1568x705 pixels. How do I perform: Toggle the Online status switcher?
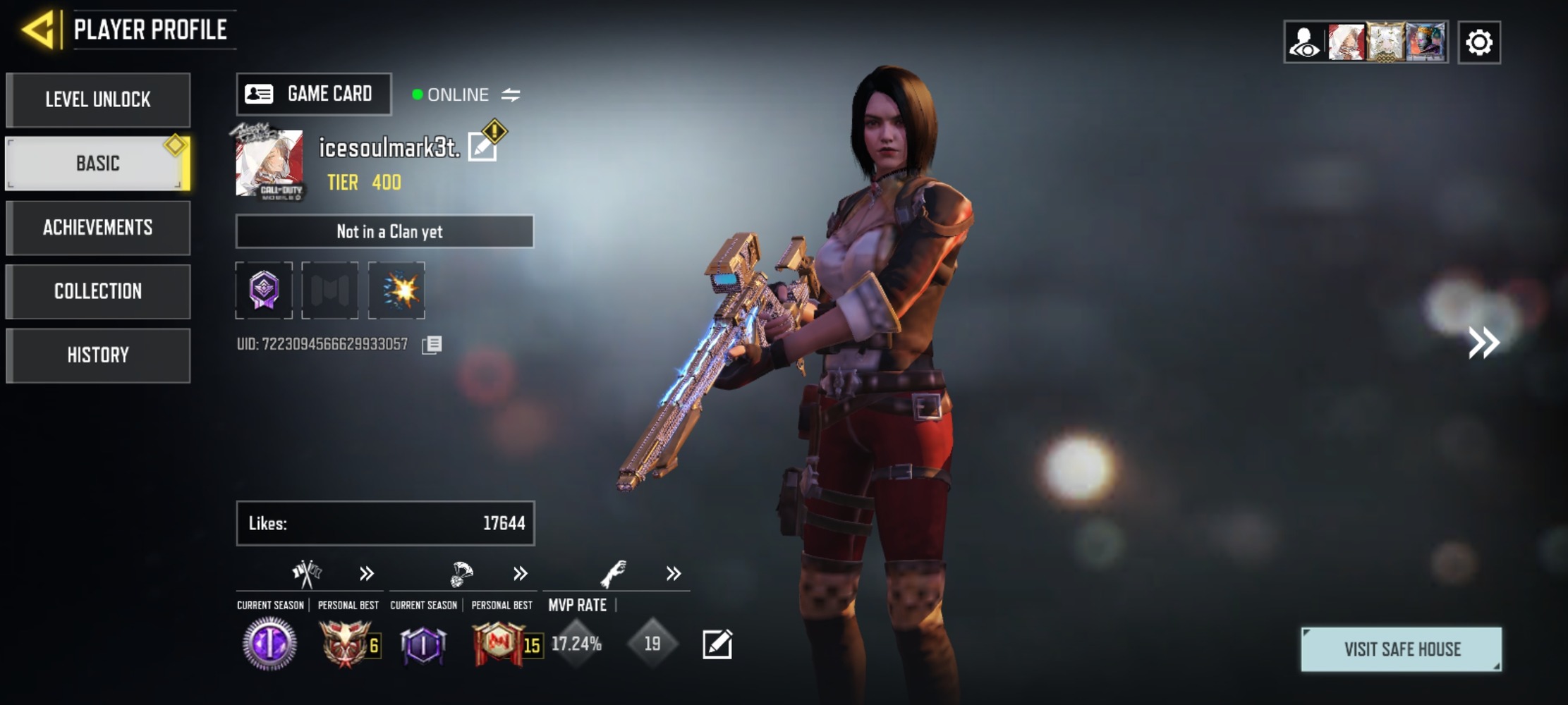tap(511, 94)
